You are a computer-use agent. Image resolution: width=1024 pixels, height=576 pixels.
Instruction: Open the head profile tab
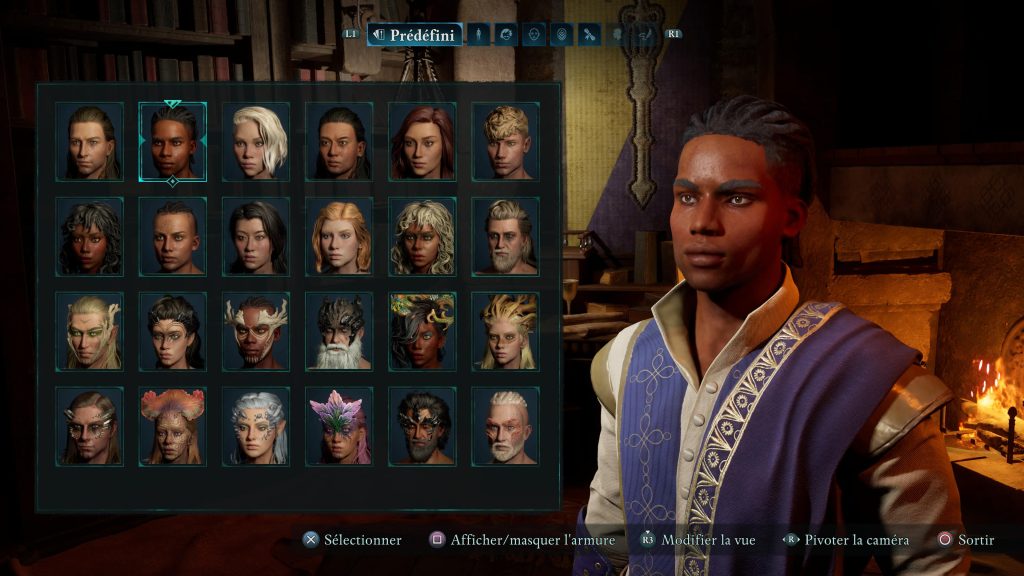(x=507, y=35)
